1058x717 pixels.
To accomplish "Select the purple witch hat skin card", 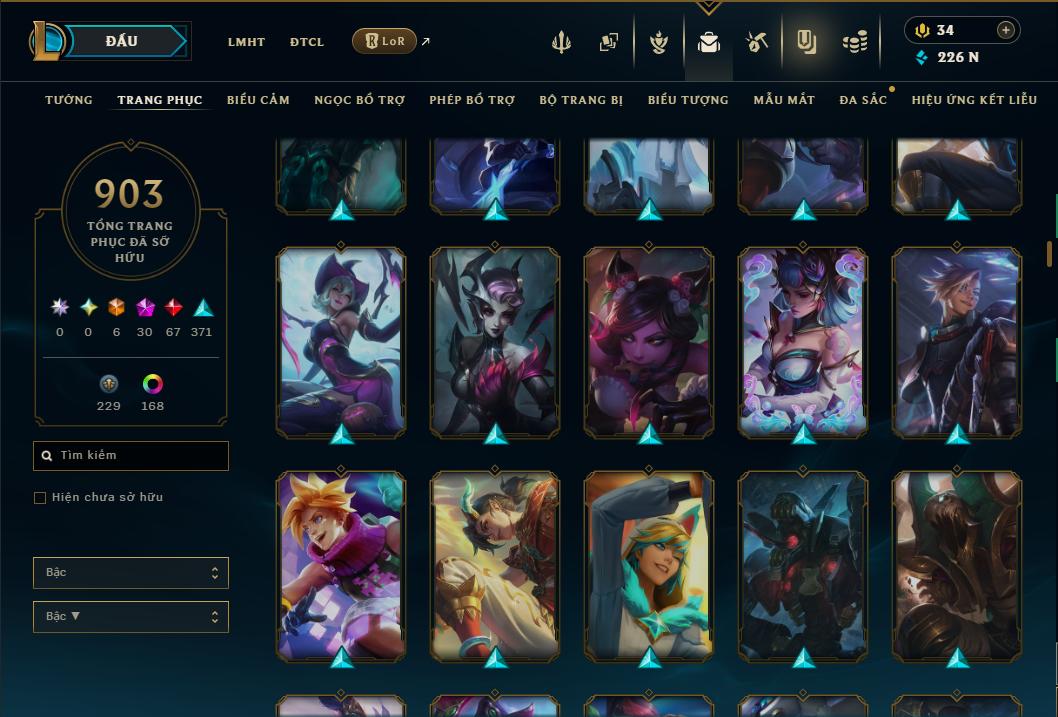I will [341, 341].
